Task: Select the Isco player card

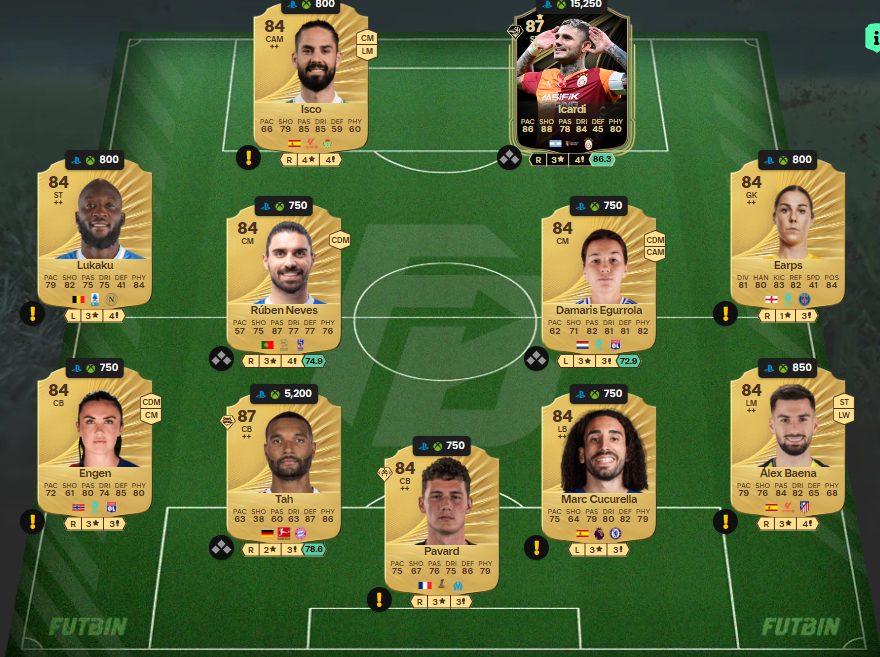Action: 311,75
